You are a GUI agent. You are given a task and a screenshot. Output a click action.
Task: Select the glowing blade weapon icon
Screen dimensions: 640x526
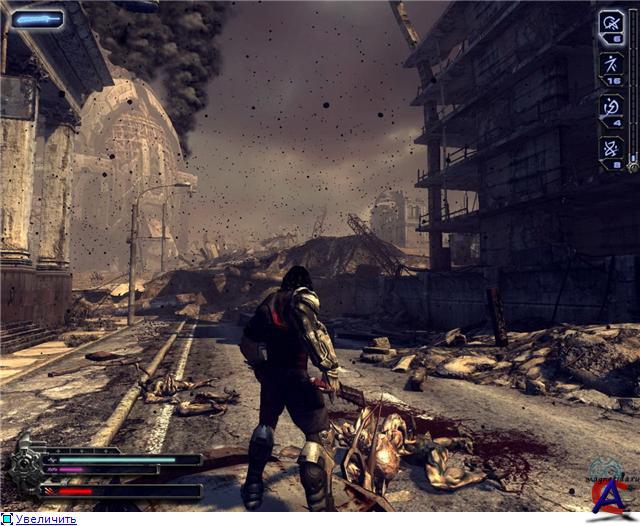point(37,18)
